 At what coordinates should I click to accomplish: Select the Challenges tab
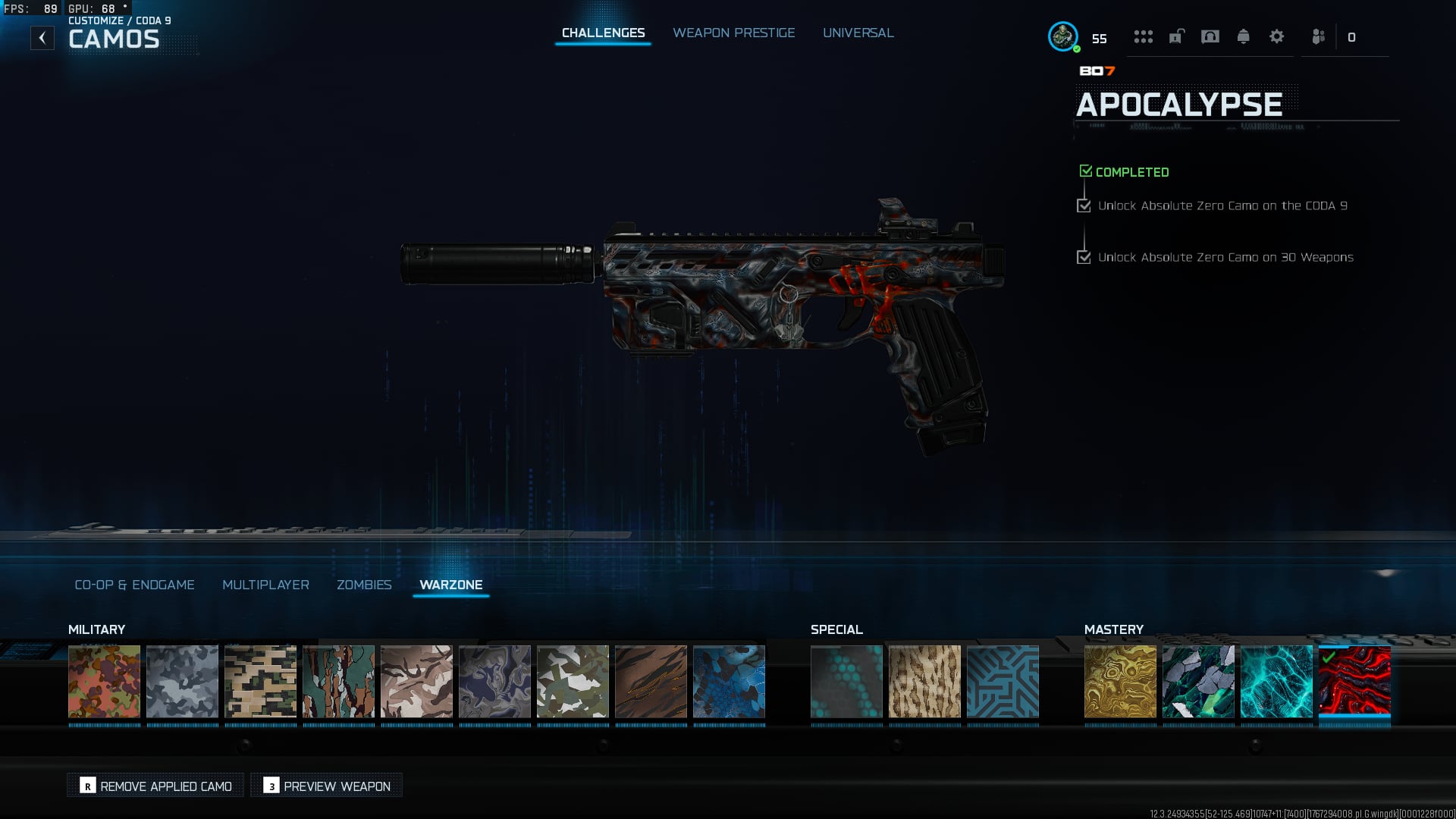pos(603,33)
